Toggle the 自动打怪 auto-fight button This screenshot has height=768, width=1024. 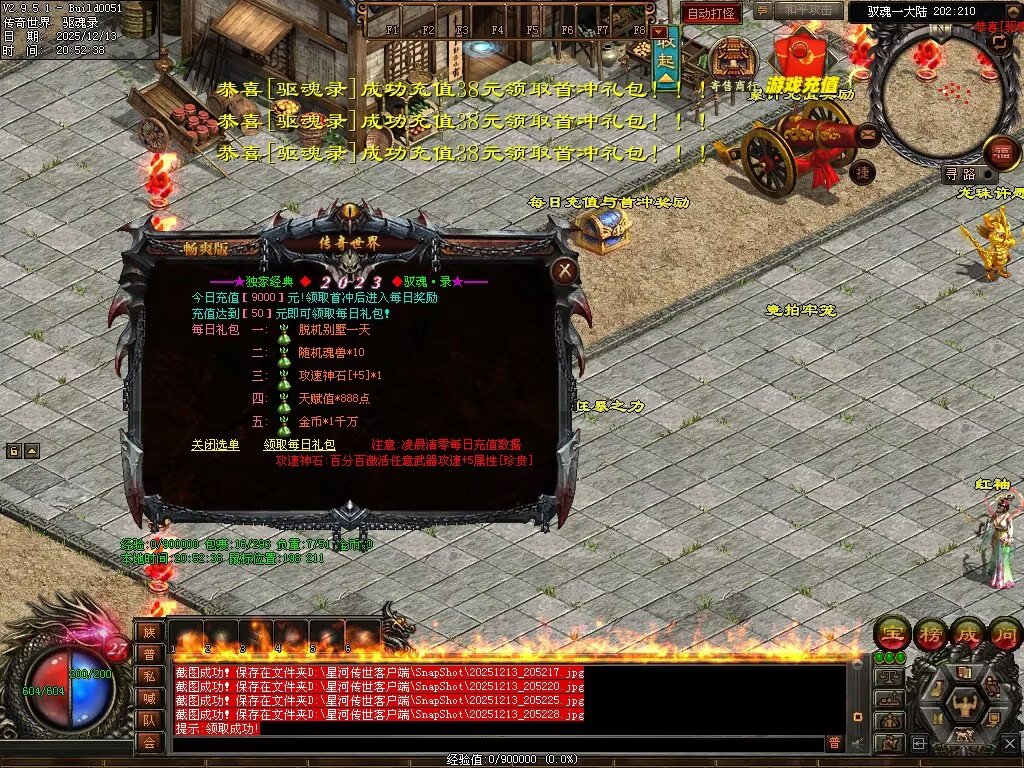pyautogui.click(x=712, y=13)
